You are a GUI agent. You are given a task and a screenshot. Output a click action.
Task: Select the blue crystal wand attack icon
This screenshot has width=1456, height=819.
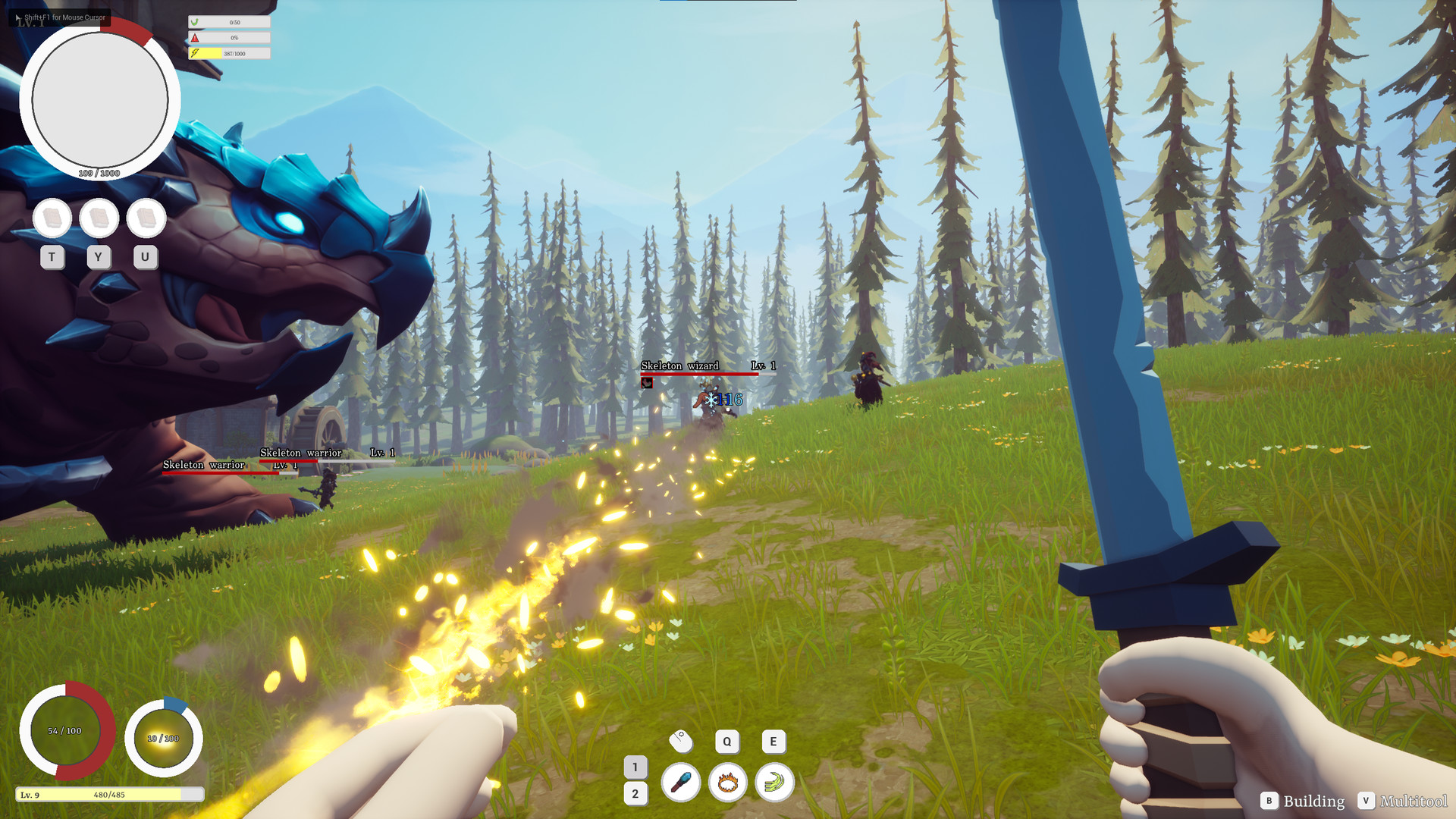[x=680, y=782]
